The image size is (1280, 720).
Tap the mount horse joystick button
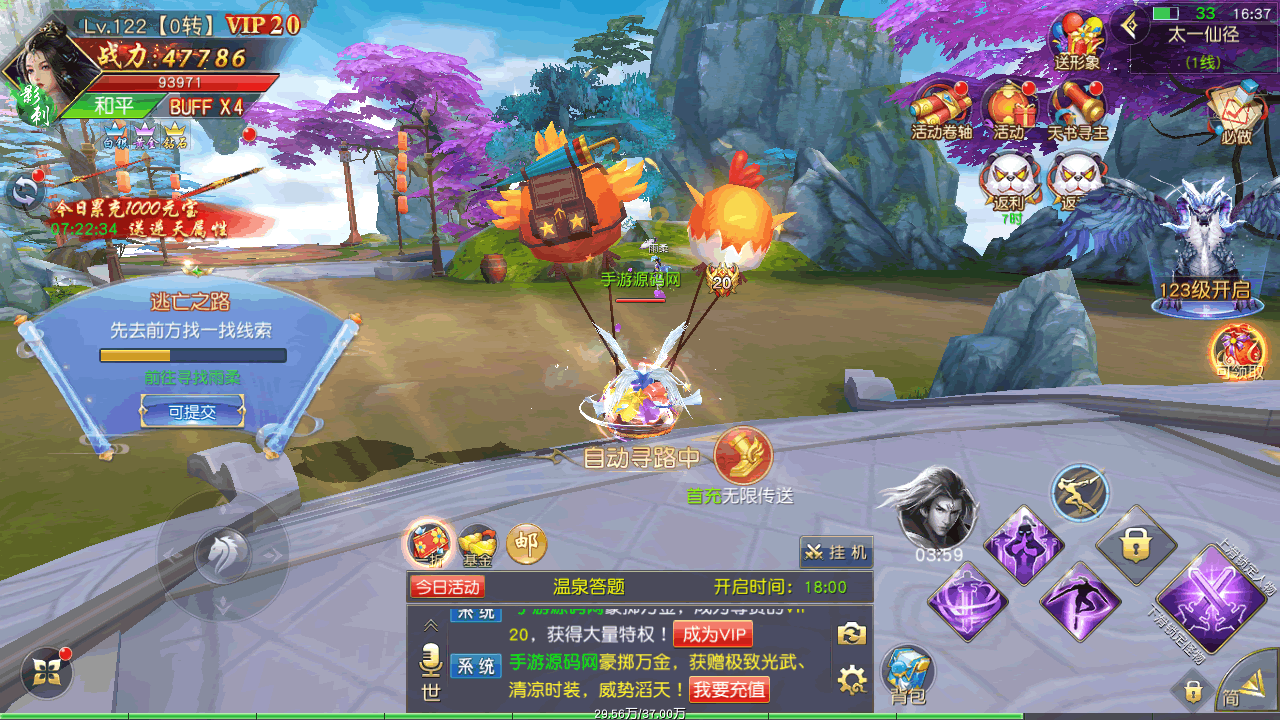[222, 555]
